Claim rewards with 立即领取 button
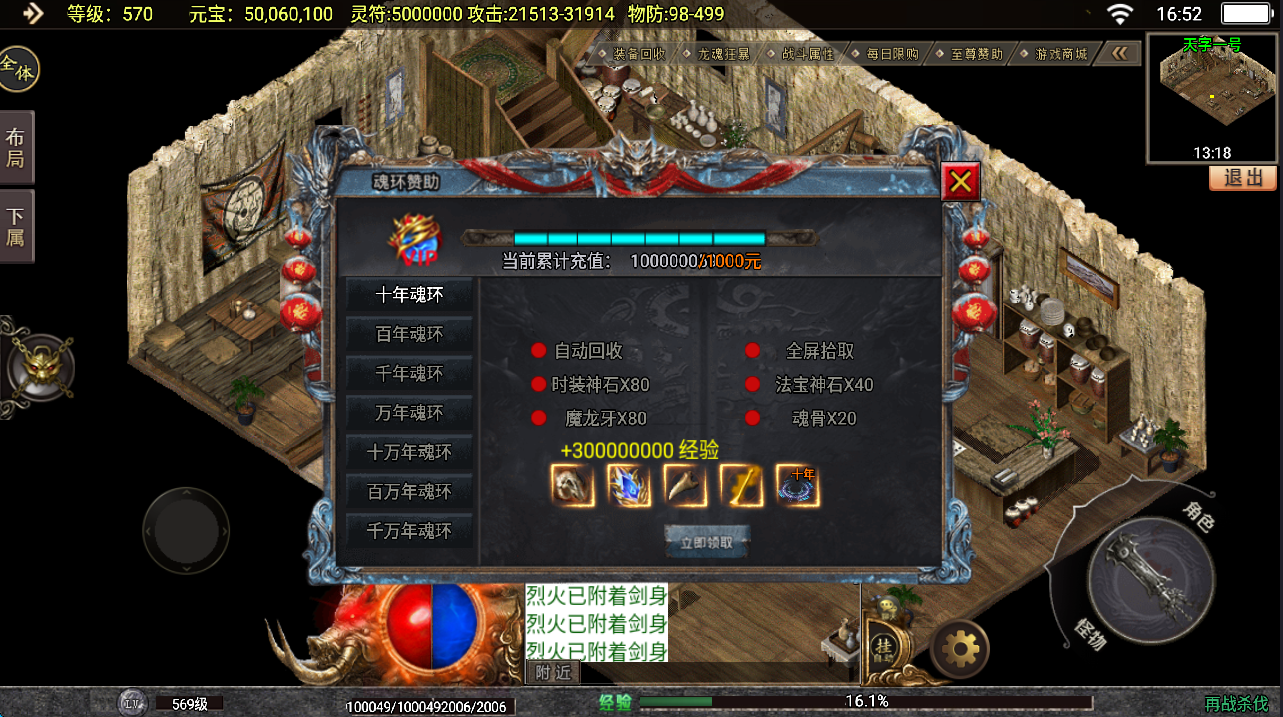Screen dimensions: 1283x717 coord(707,543)
